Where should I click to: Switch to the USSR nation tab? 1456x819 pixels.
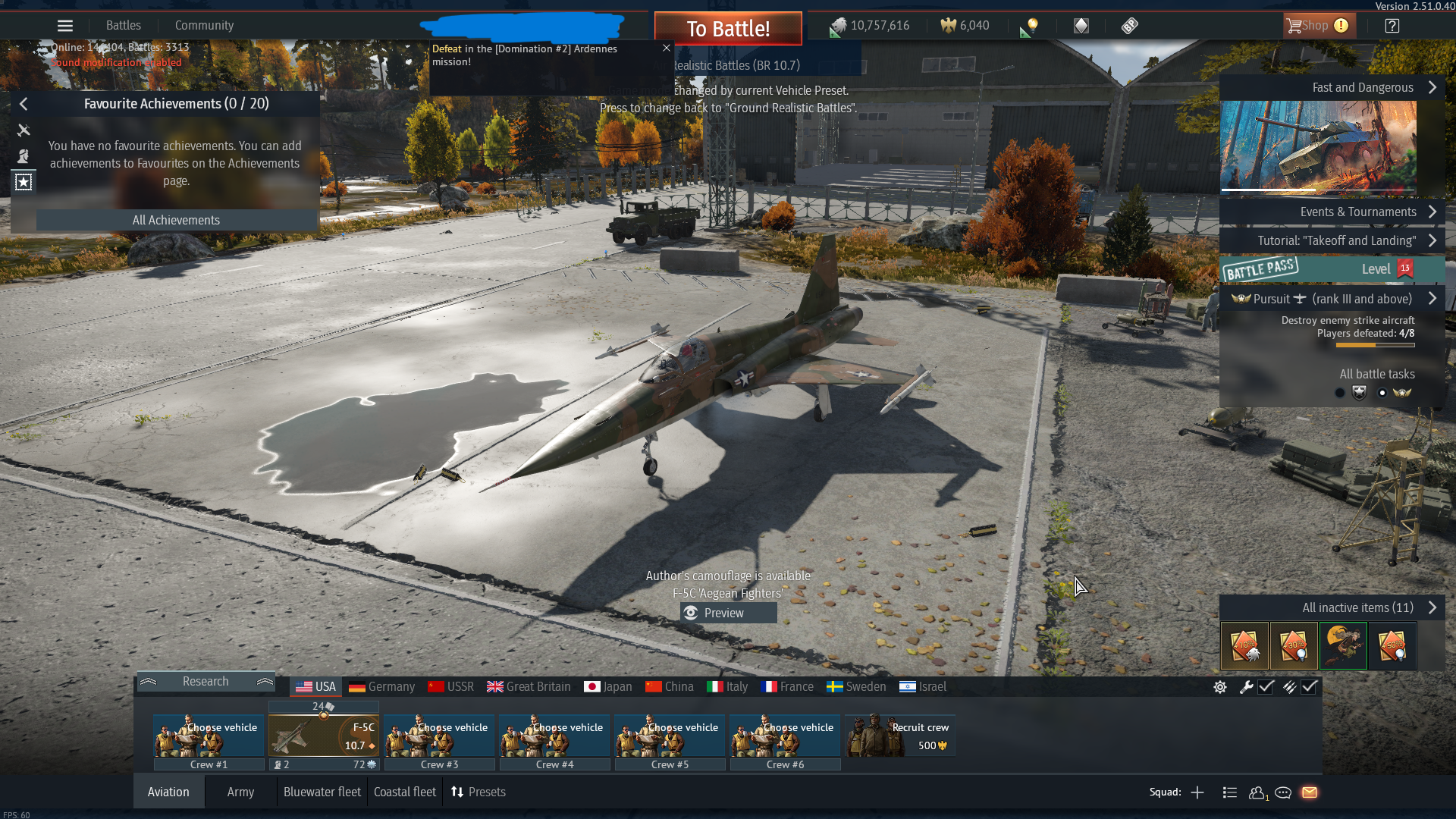pyautogui.click(x=451, y=687)
